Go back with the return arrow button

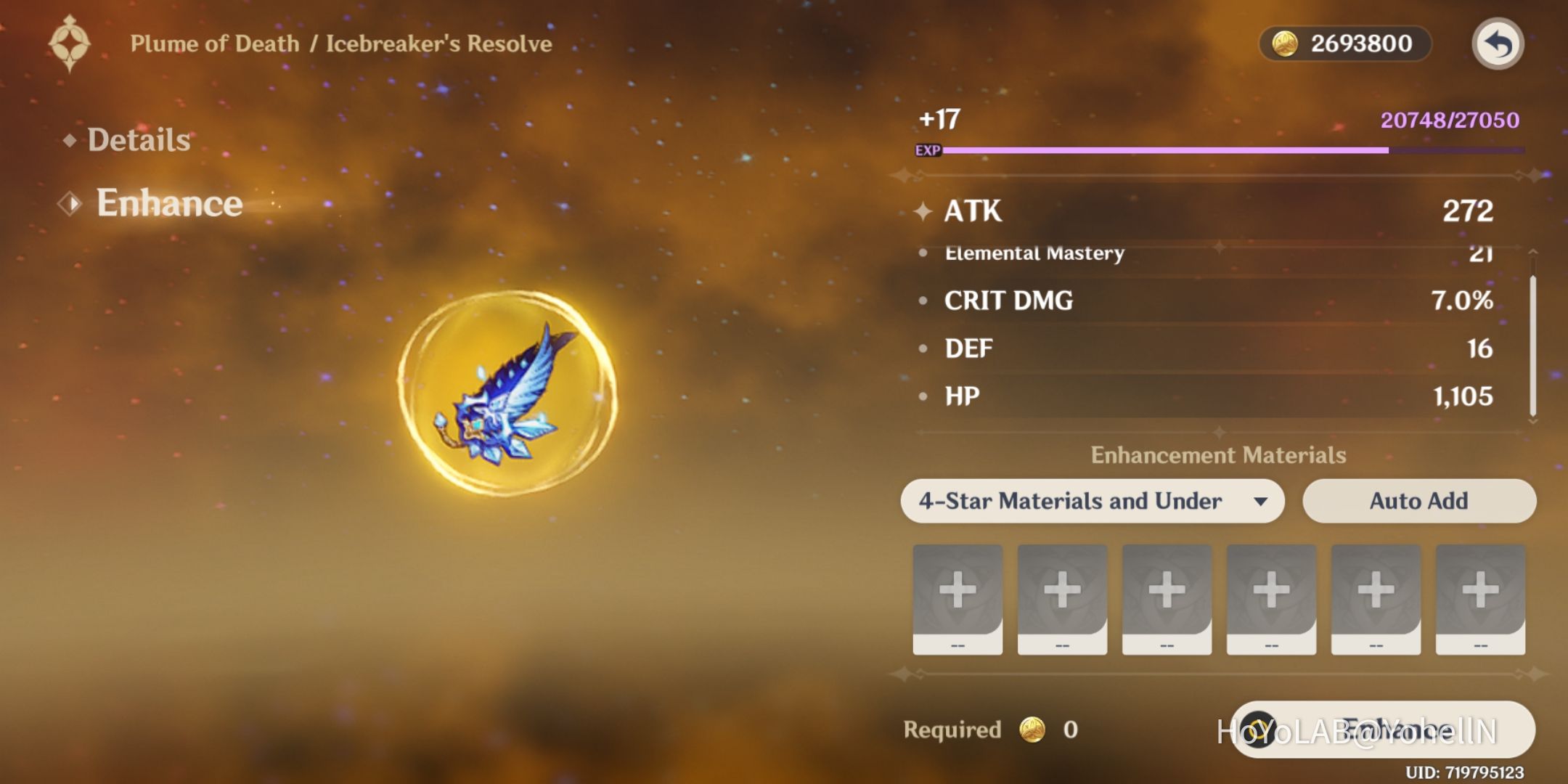click(1498, 44)
